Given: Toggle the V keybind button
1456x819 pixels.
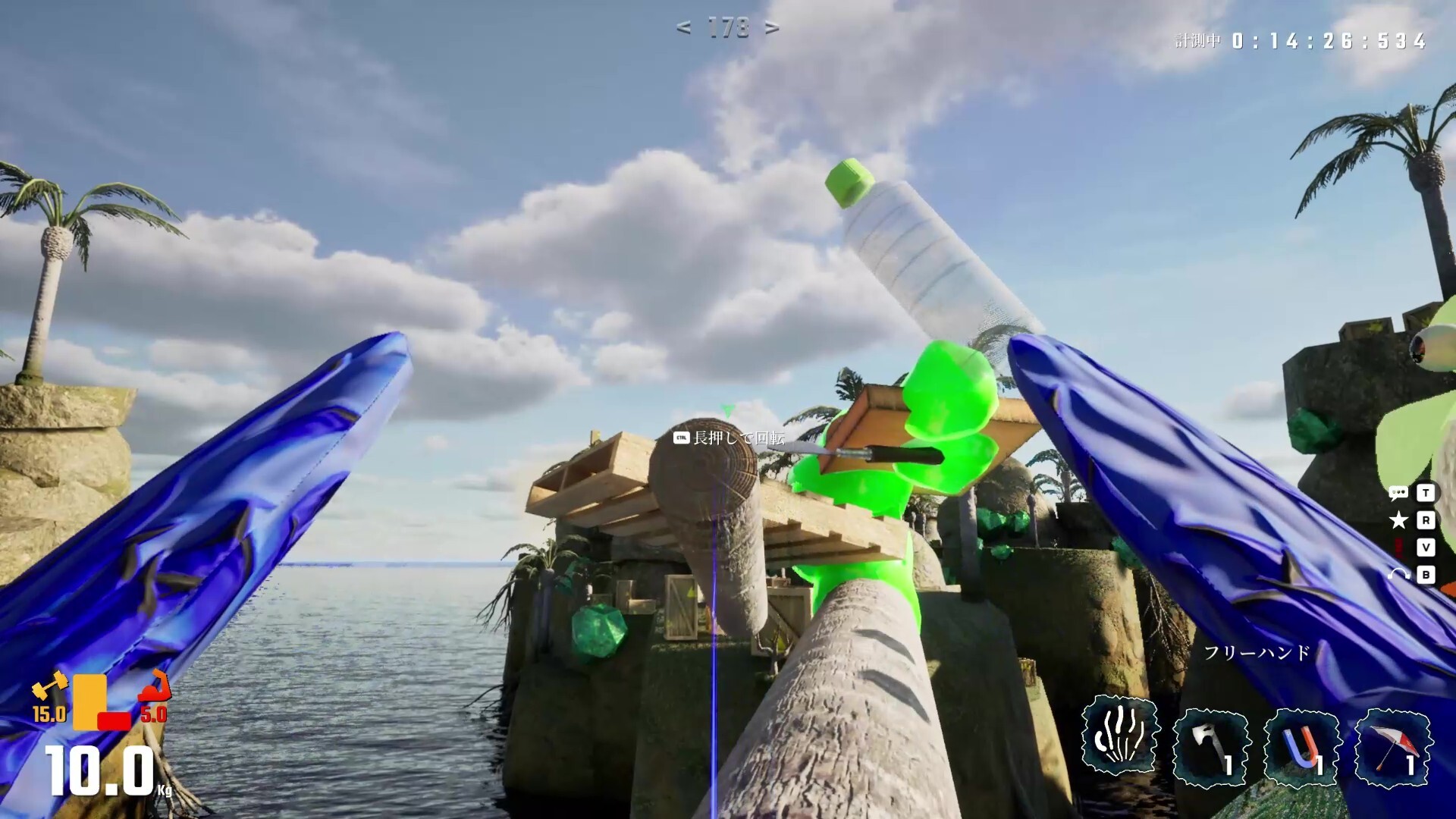Looking at the screenshot, I should pos(1426,548).
